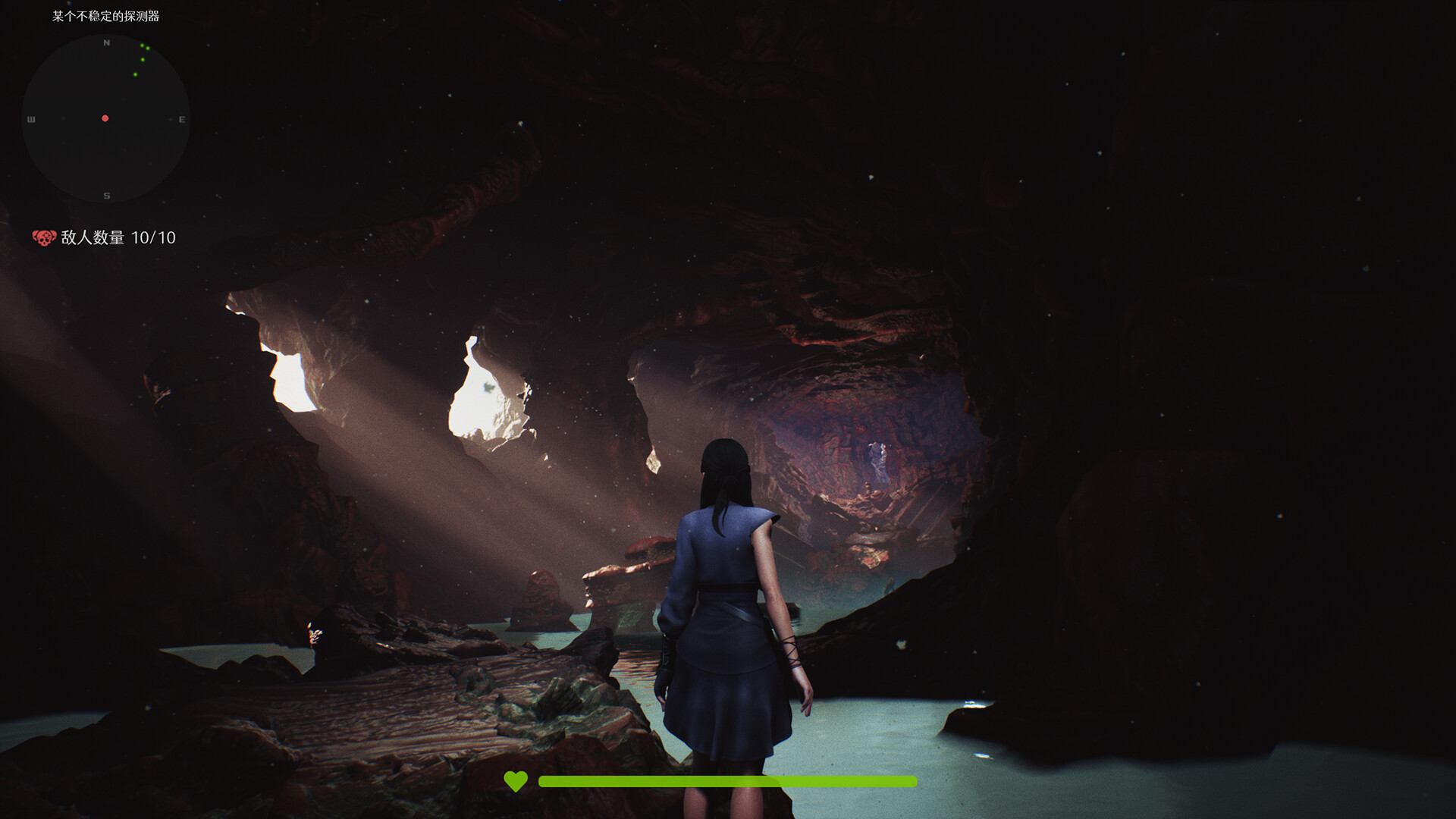Click the W west marker on the compass

click(x=32, y=118)
